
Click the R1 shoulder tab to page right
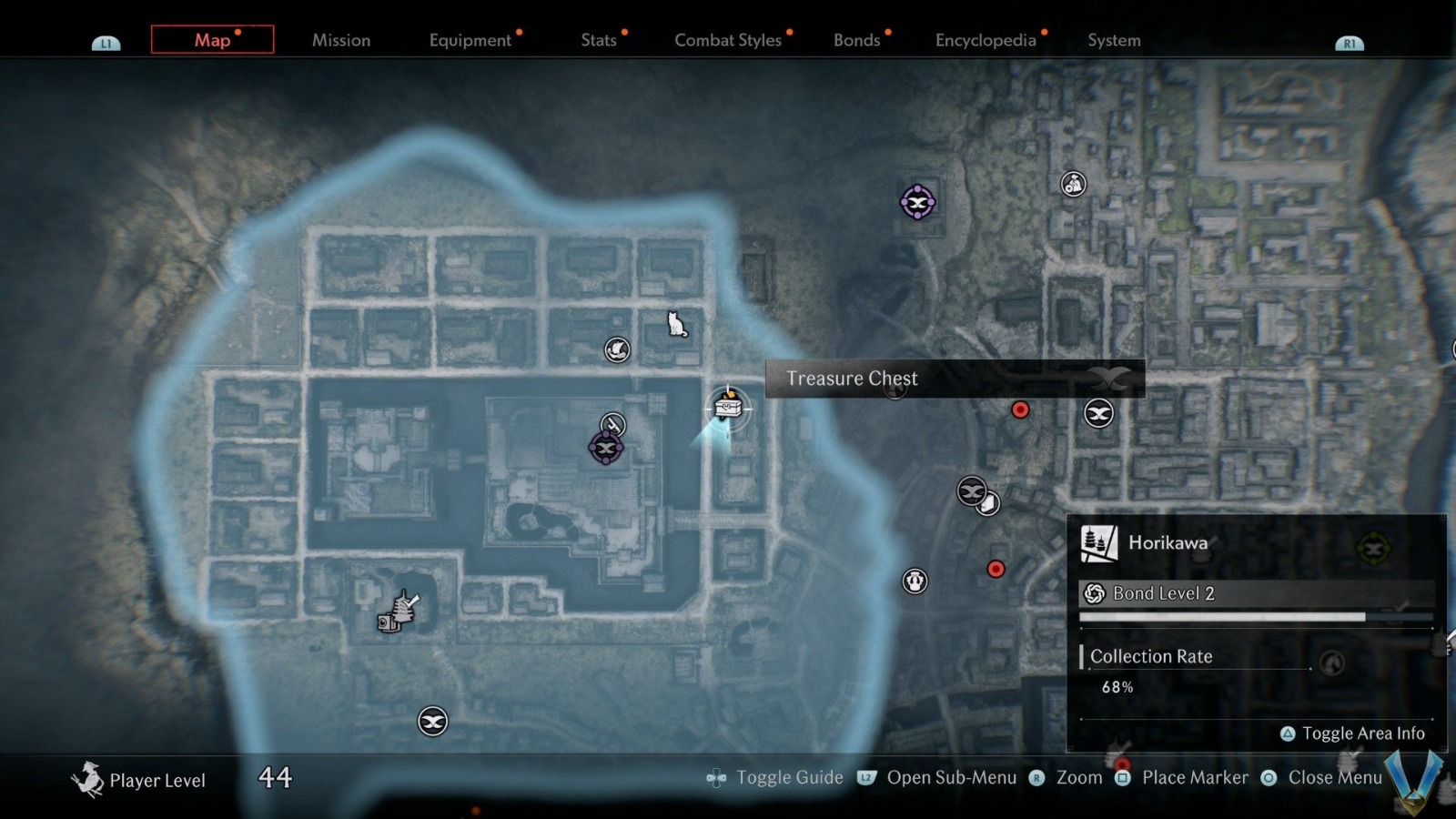point(1350,41)
